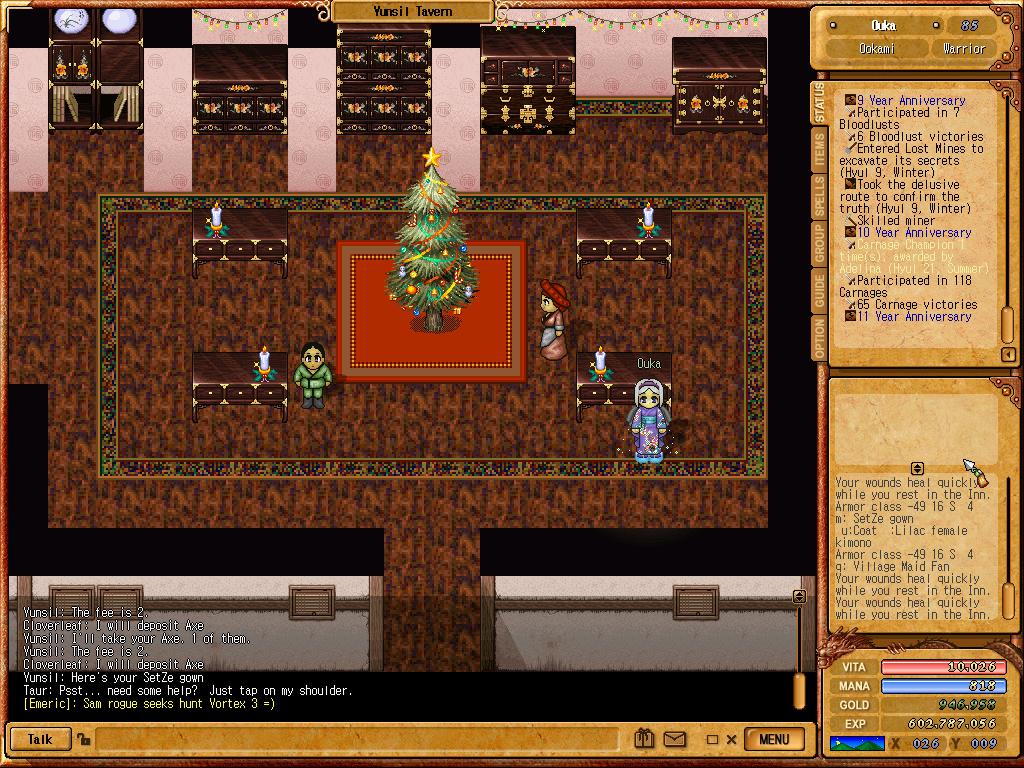The width and height of the screenshot is (1024, 768).
Task: Click the message log resize arrows
Action: coord(917,468)
